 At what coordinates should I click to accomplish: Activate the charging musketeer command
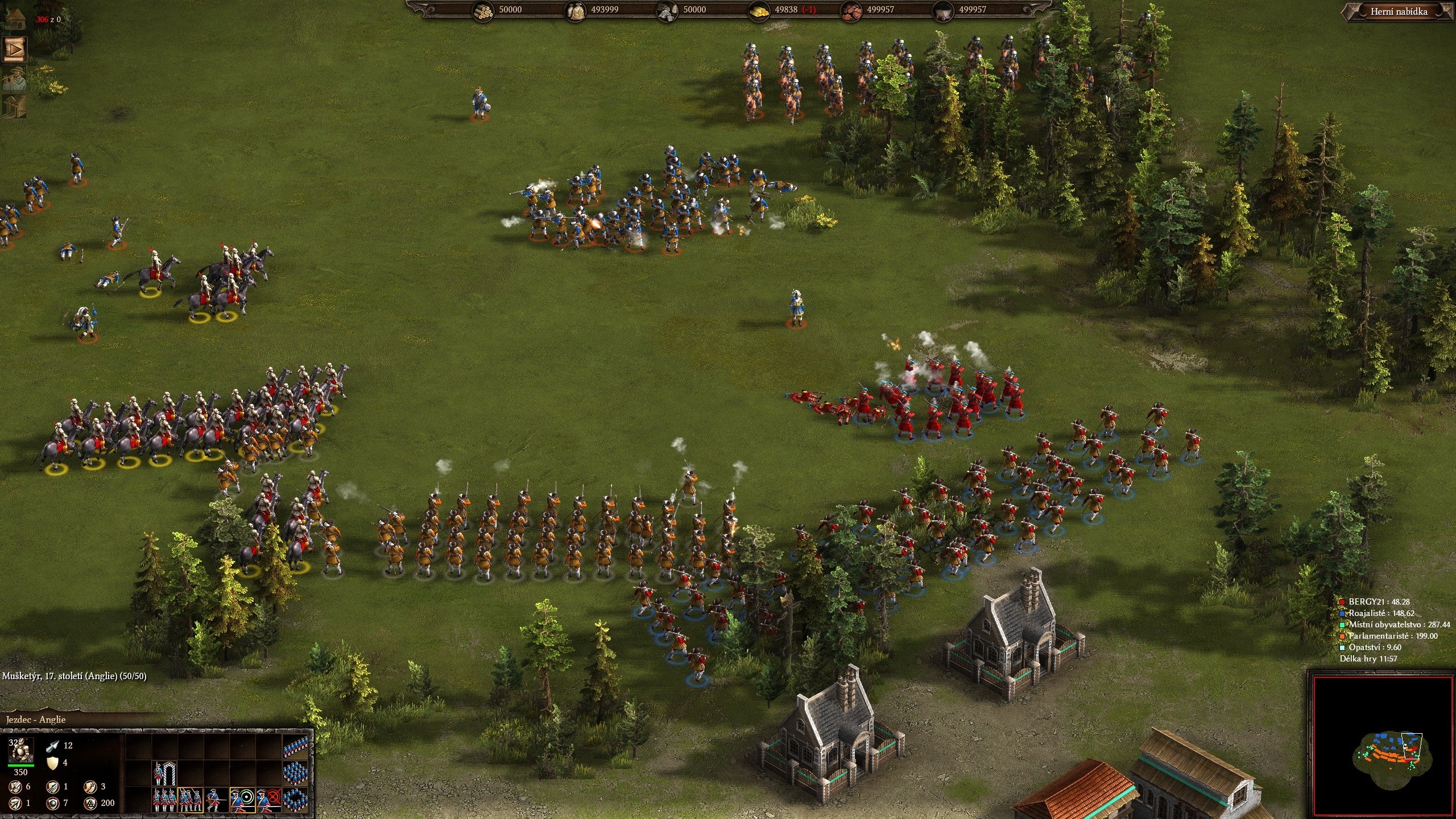[x=216, y=799]
